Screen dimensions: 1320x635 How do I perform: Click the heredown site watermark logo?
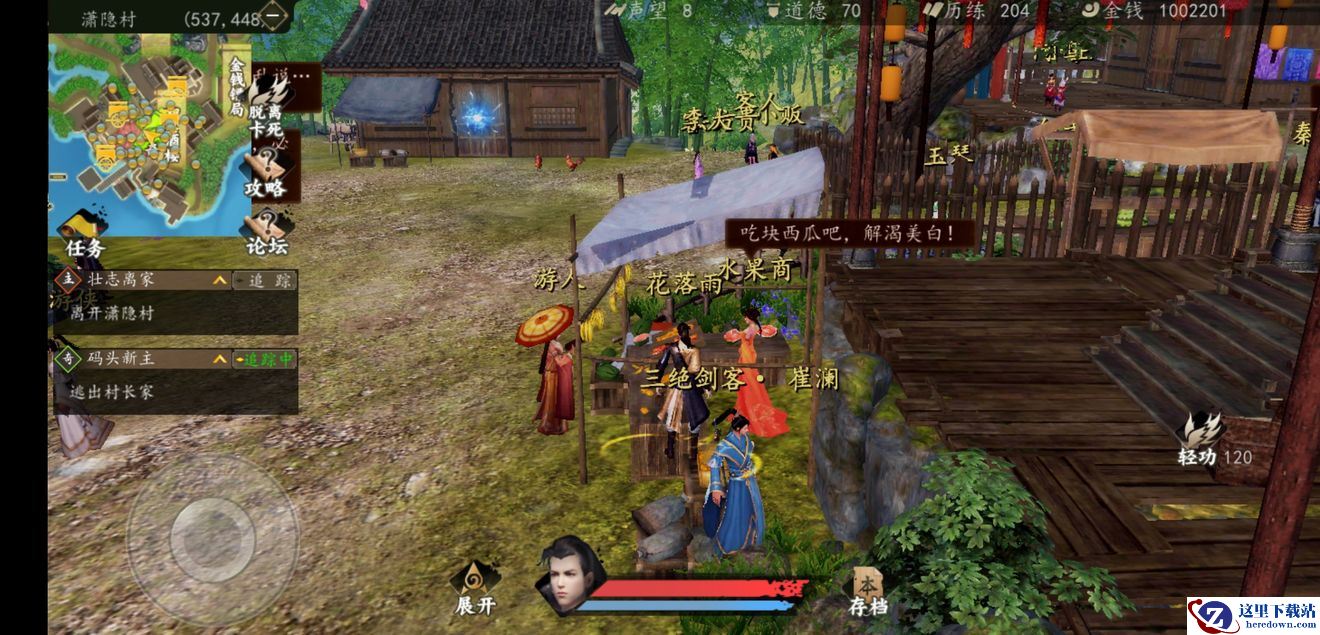(1252, 614)
